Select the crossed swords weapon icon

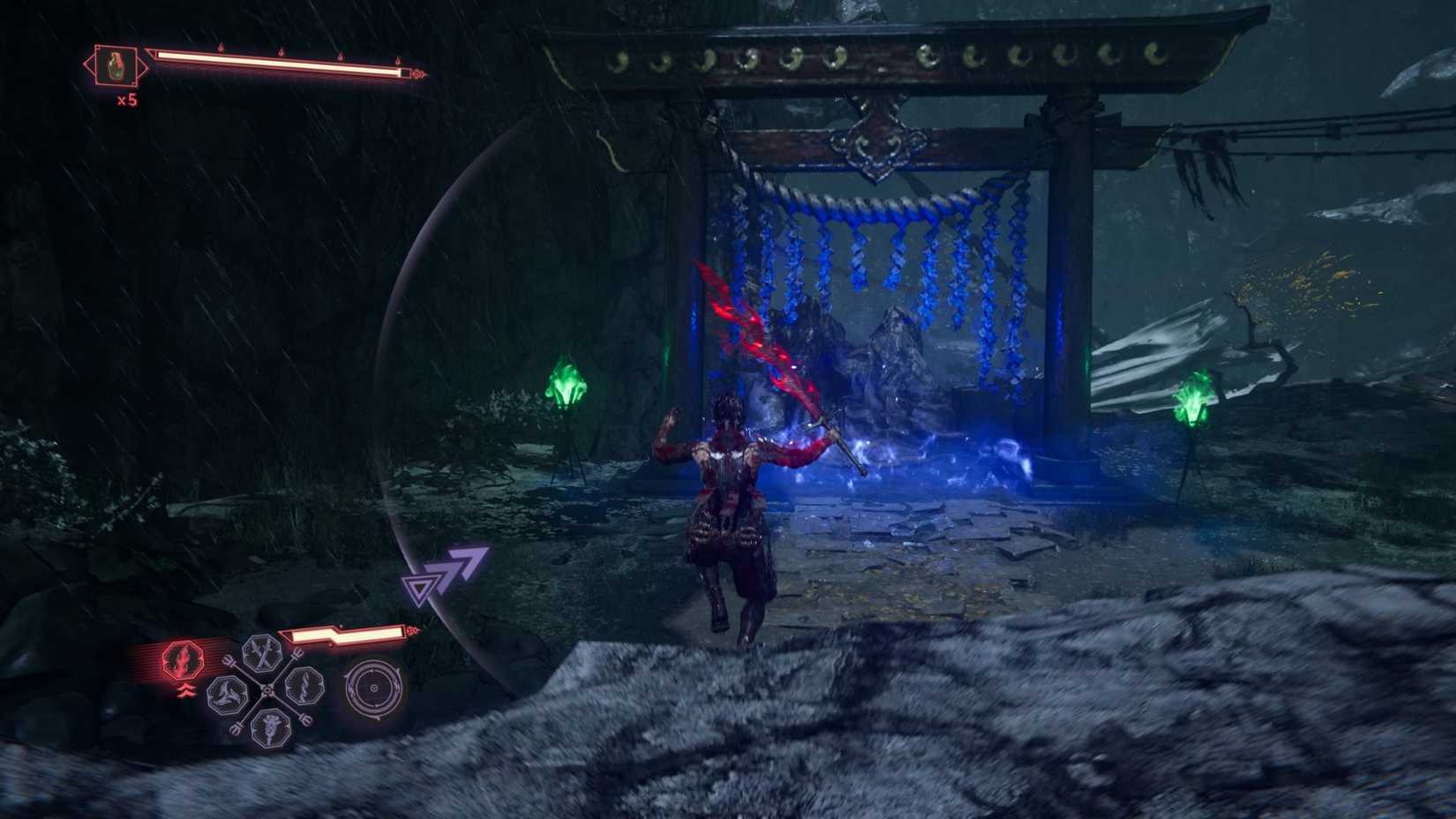tap(262, 654)
